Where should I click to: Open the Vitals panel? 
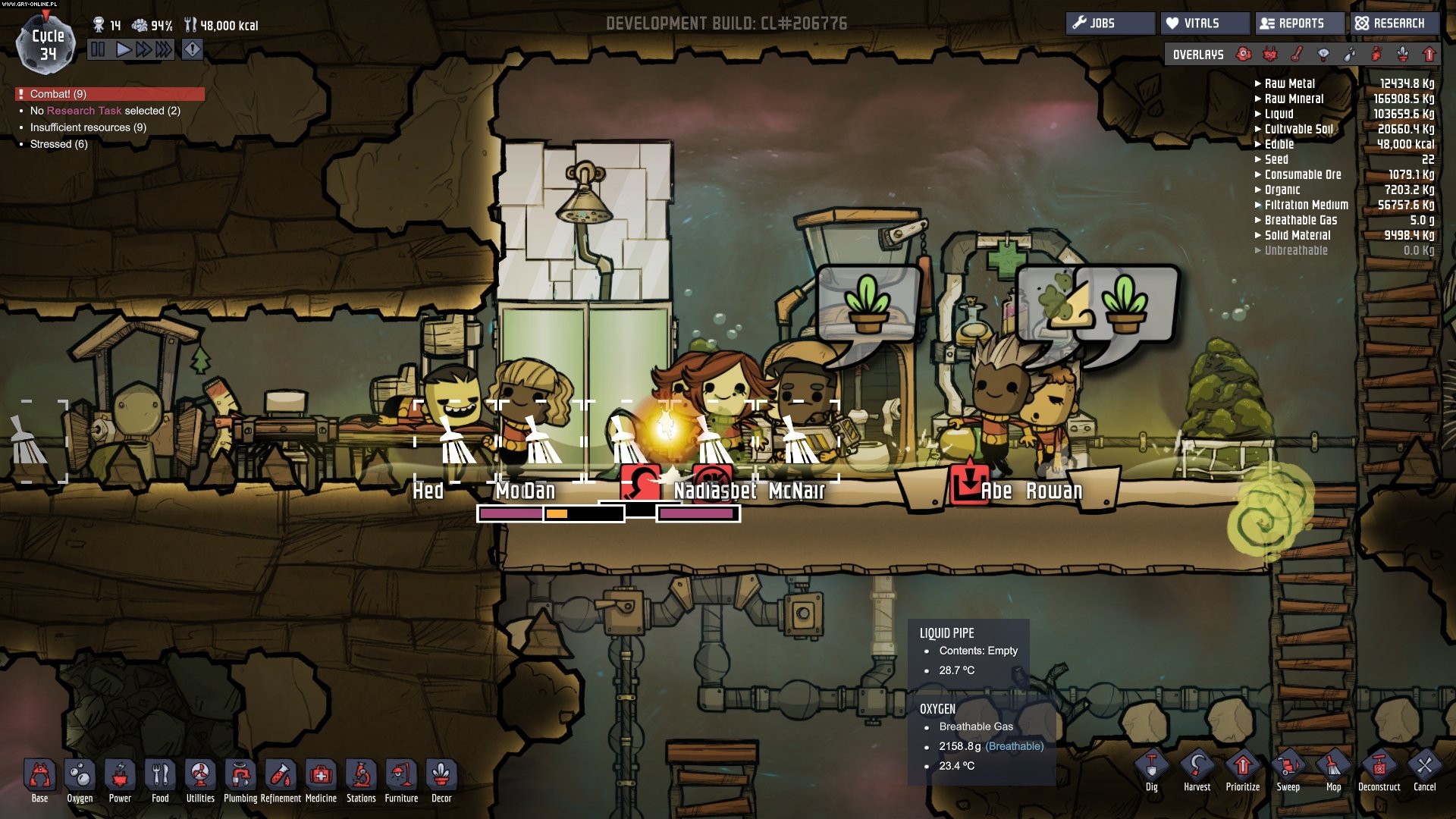click(1204, 24)
